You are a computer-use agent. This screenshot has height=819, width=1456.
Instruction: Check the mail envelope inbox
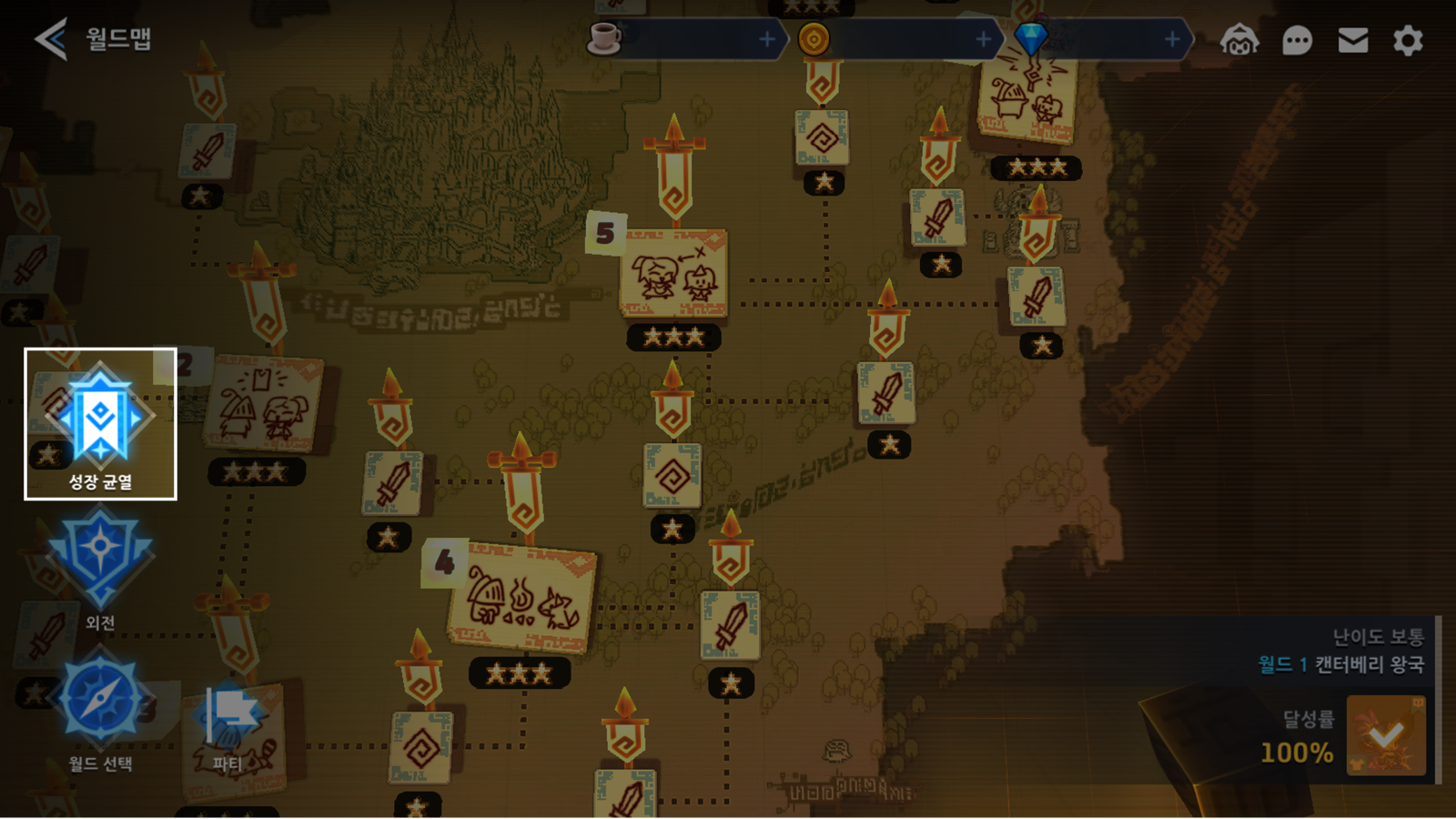coord(1353,40)
